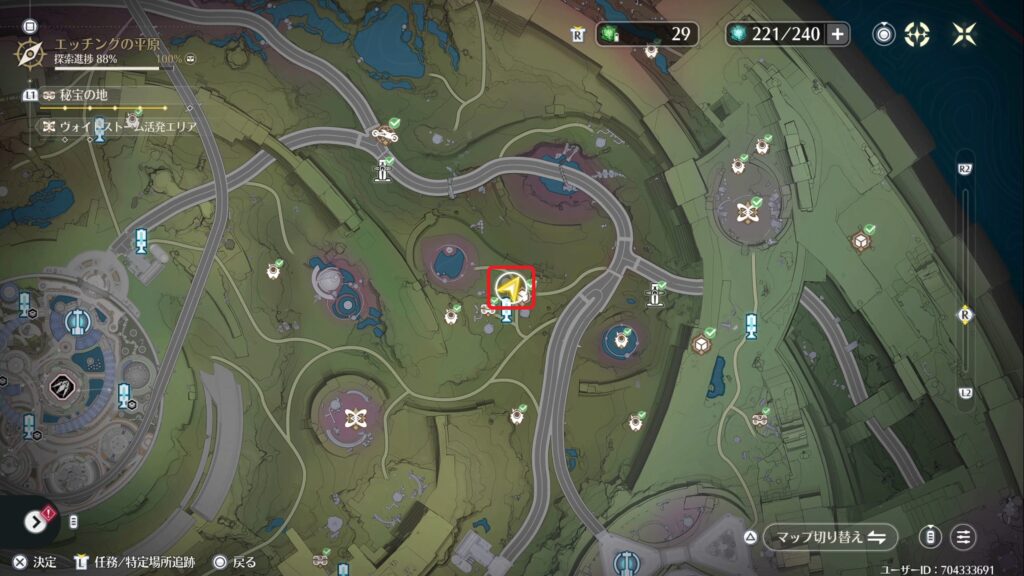The image size is (1024, 576).
Task: Adjust the map zoom slider handle
Action: 965,314
